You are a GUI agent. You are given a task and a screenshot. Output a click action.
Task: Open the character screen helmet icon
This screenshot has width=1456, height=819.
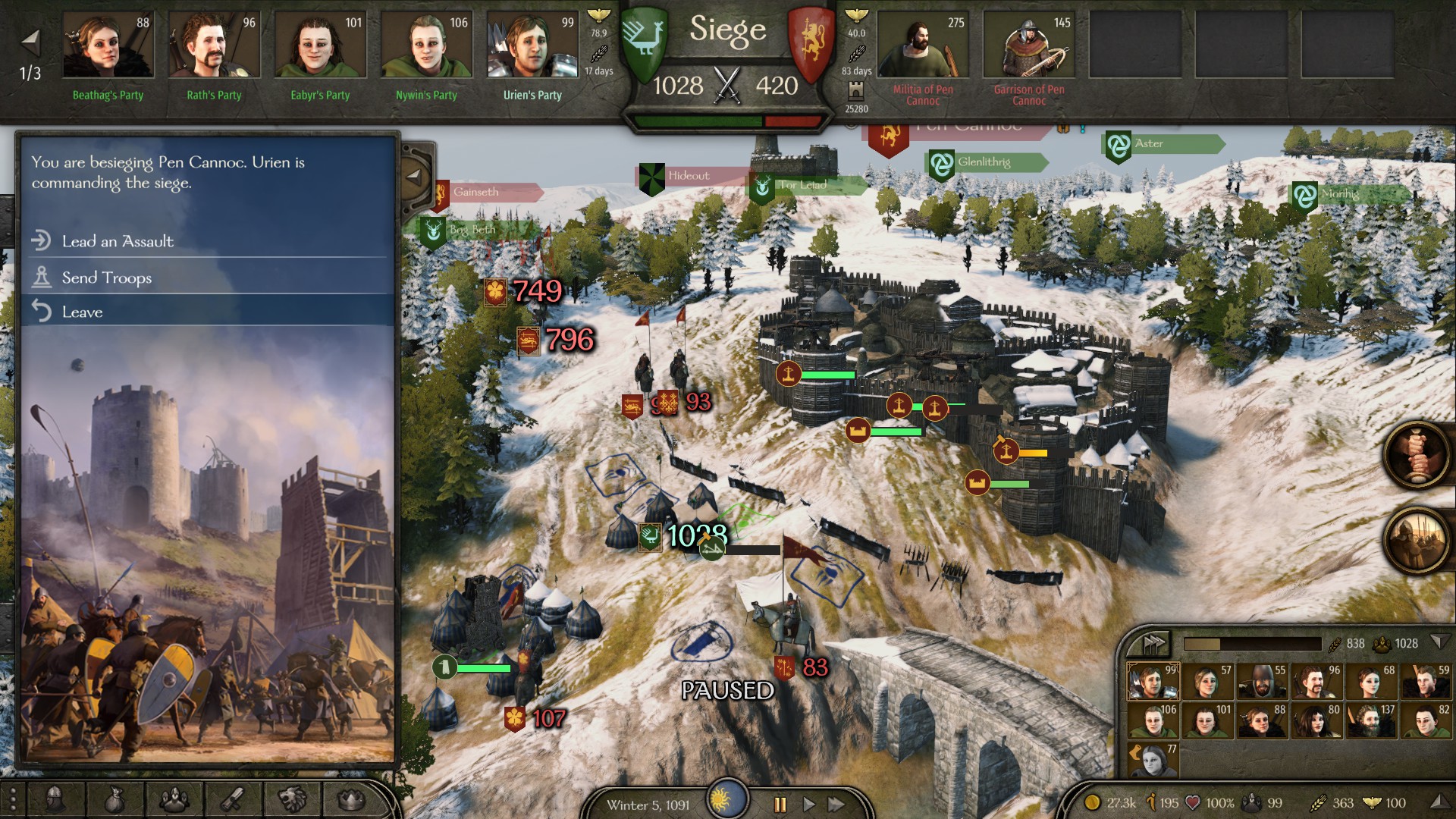(x=55, y=799)
